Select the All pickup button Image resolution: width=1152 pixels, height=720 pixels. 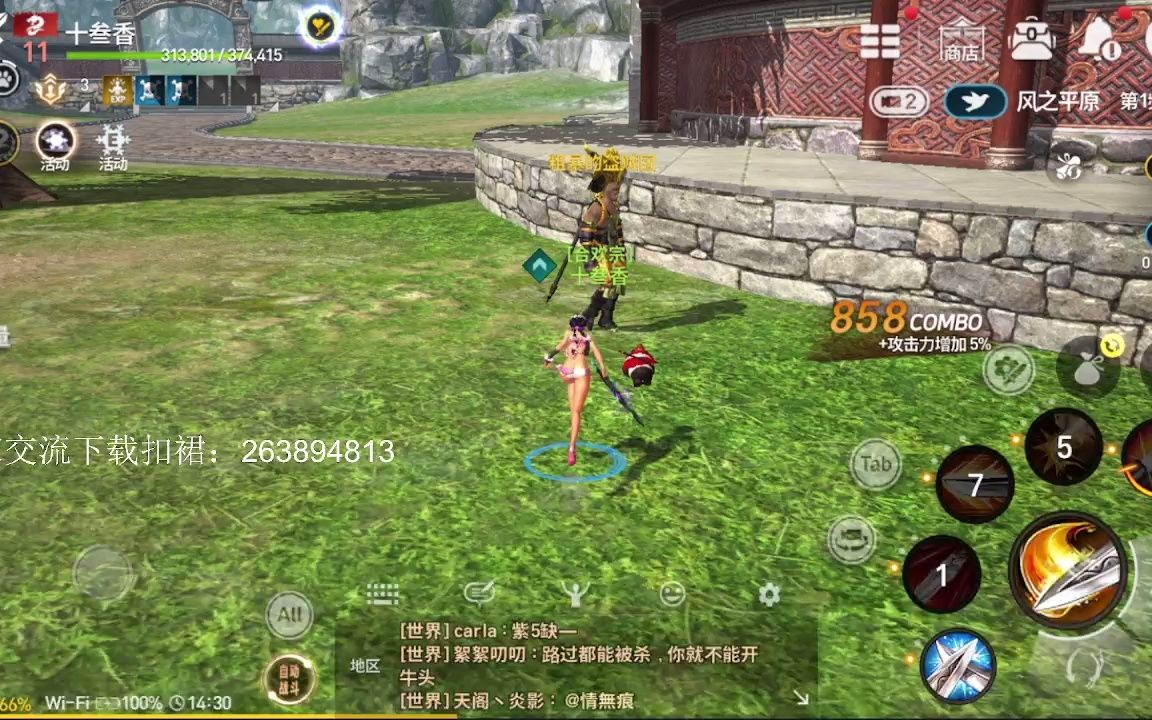point(289,614)
